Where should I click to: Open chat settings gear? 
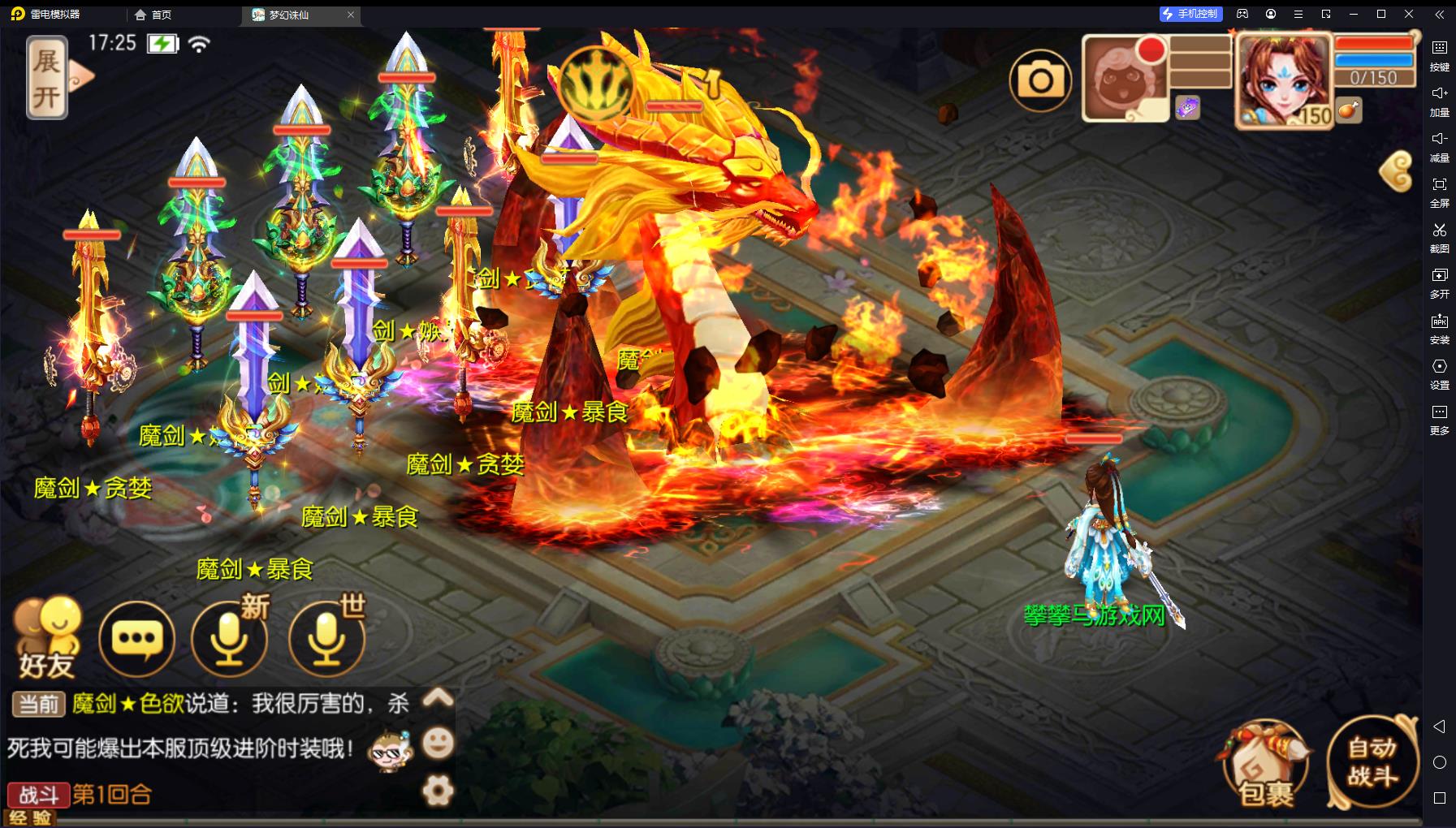click(438, 790)
